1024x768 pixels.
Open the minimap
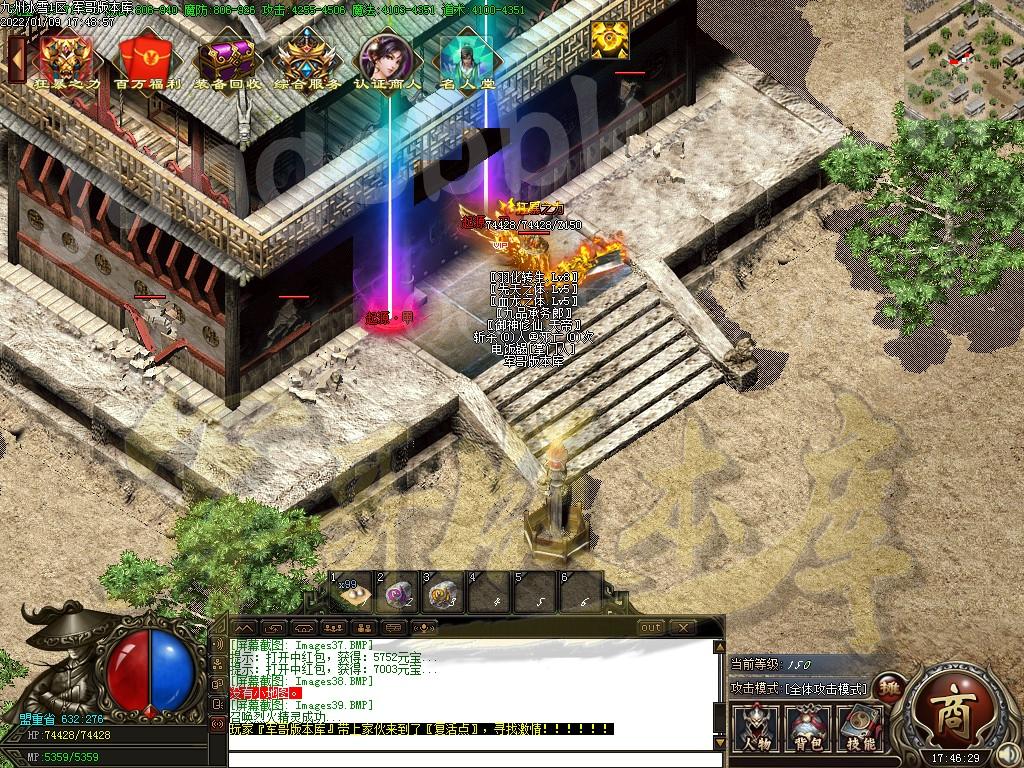point(961,60)
